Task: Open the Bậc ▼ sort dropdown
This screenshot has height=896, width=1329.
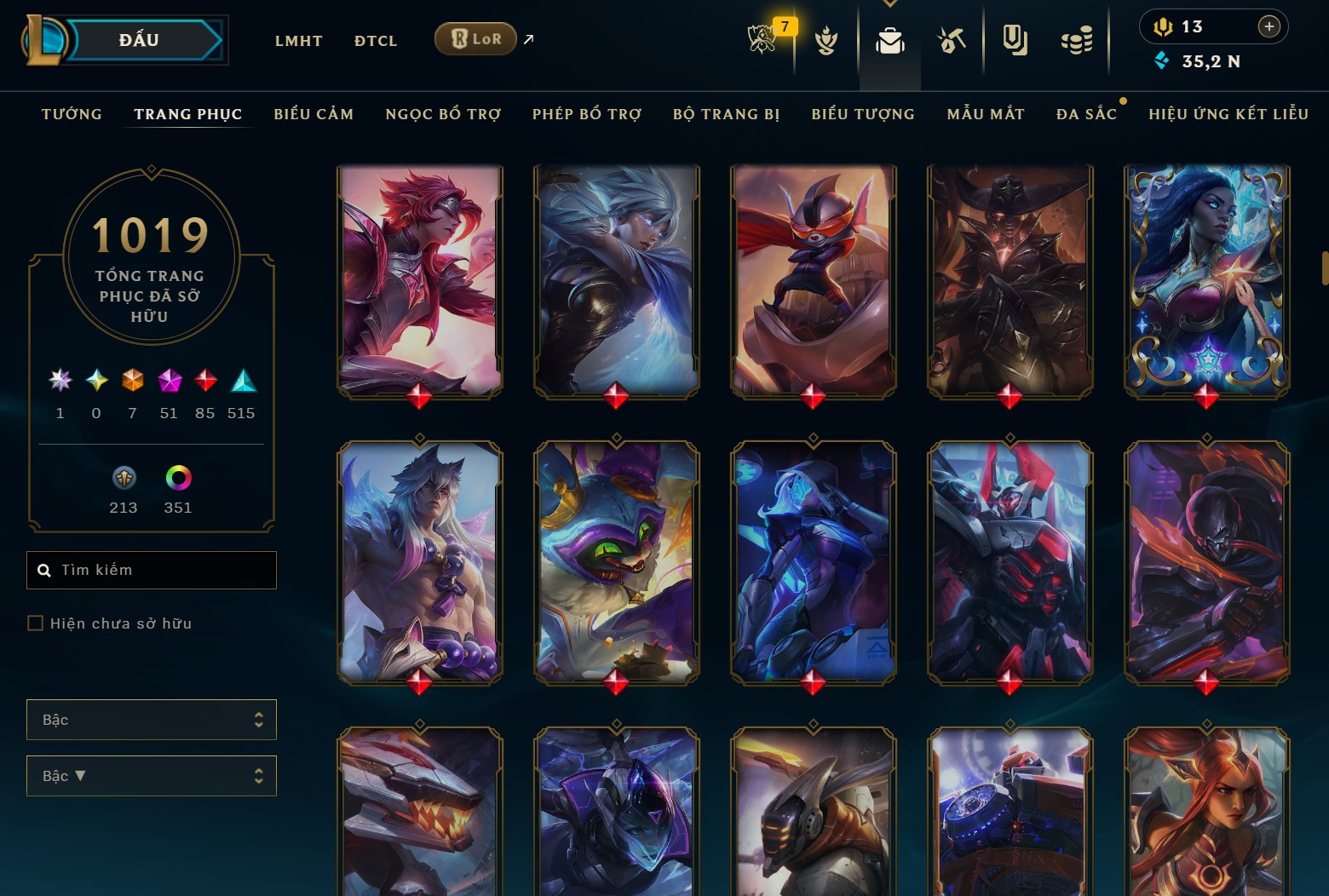Action: coord(152,776)
